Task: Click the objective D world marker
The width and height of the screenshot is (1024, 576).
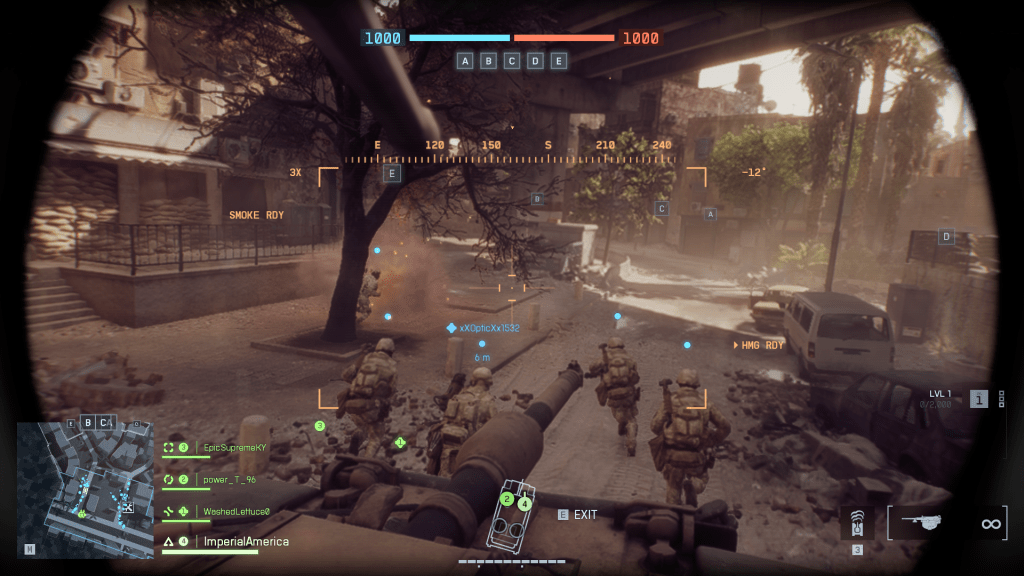Action: click(946, 237)
